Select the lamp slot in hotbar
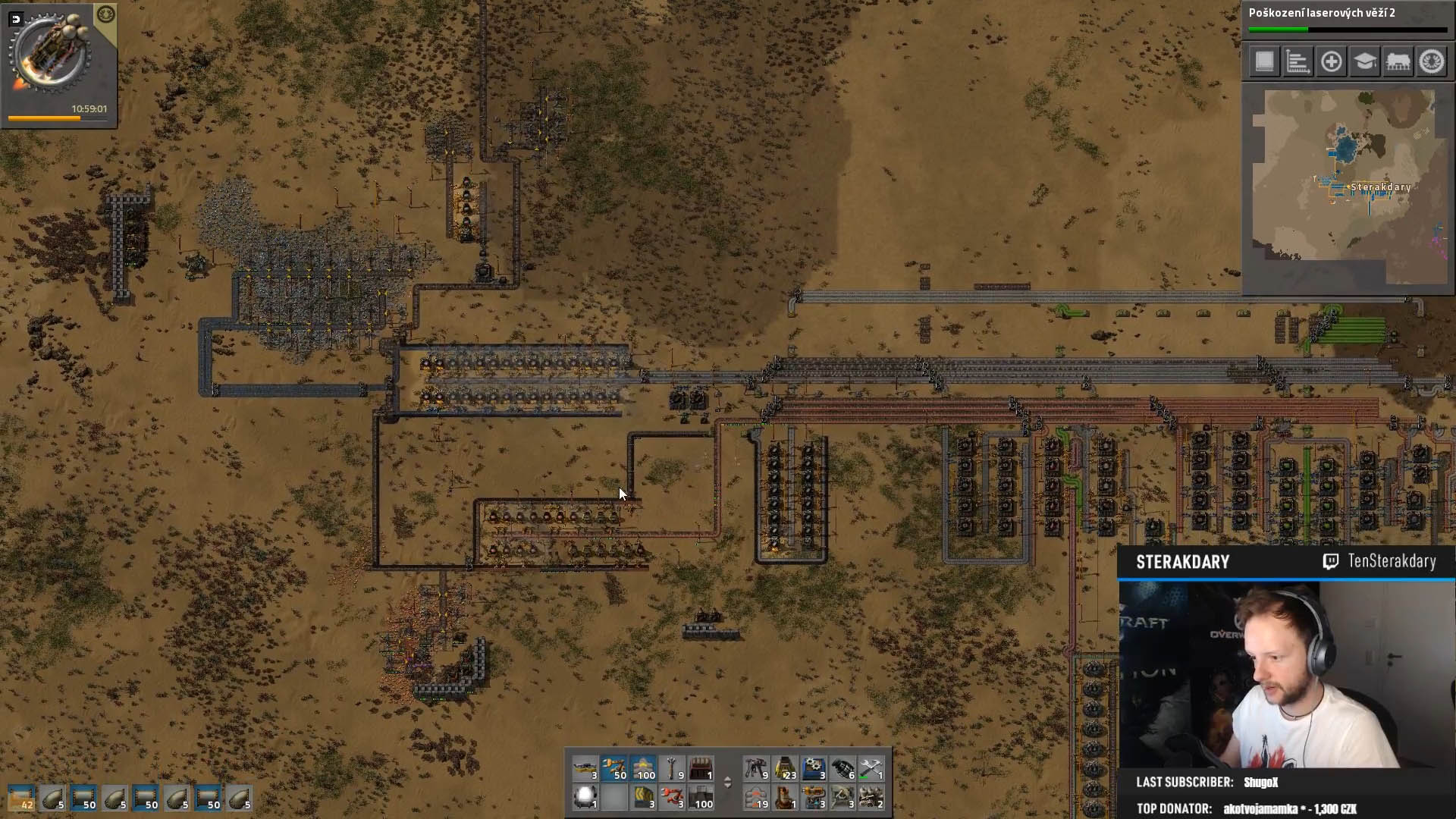This screenshot has width=1456, height=819. [x=585, y=797]
